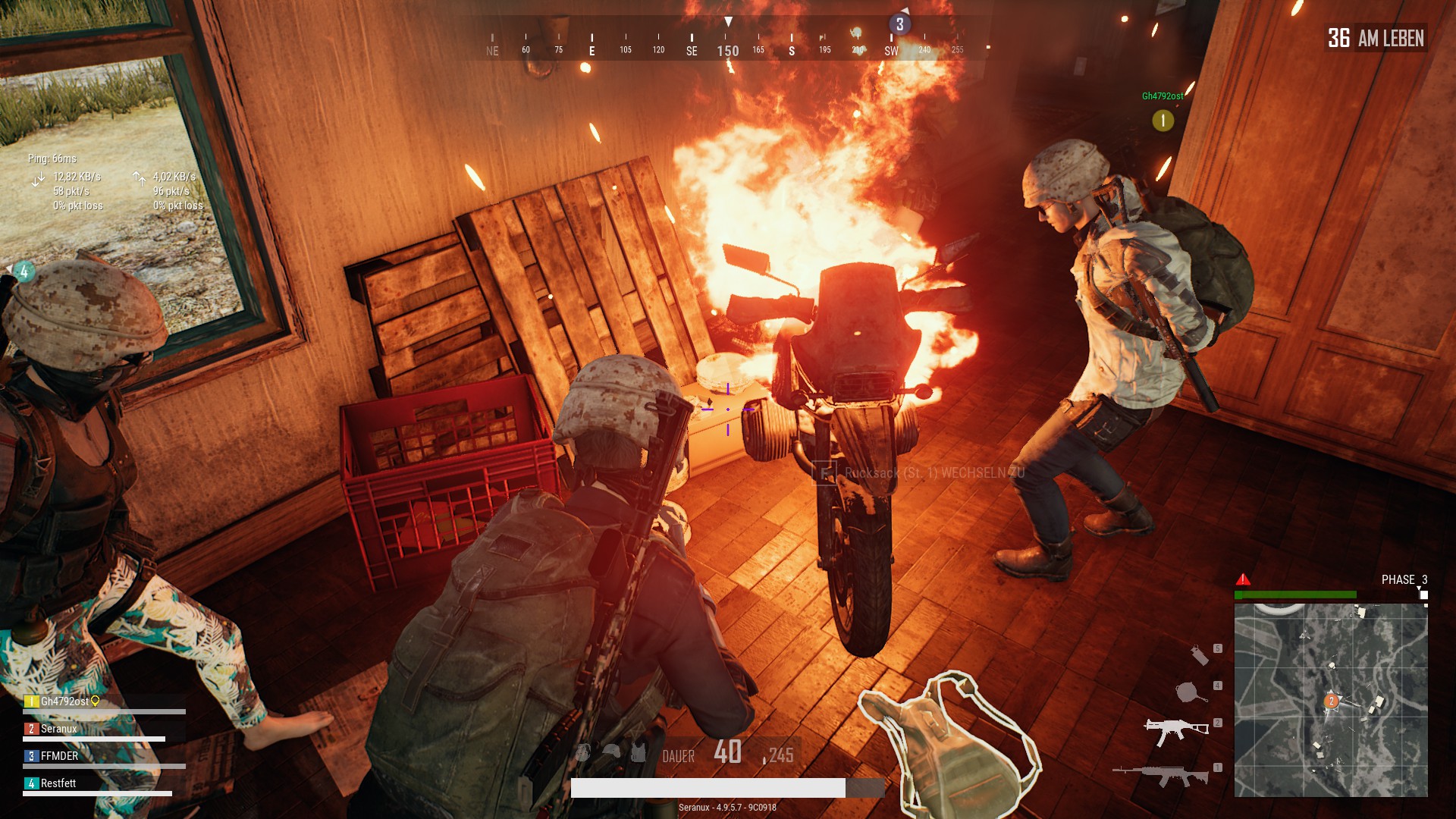Click the orange player 2 marker on minimap
1456x819 pixels.
click(1331, 701)
